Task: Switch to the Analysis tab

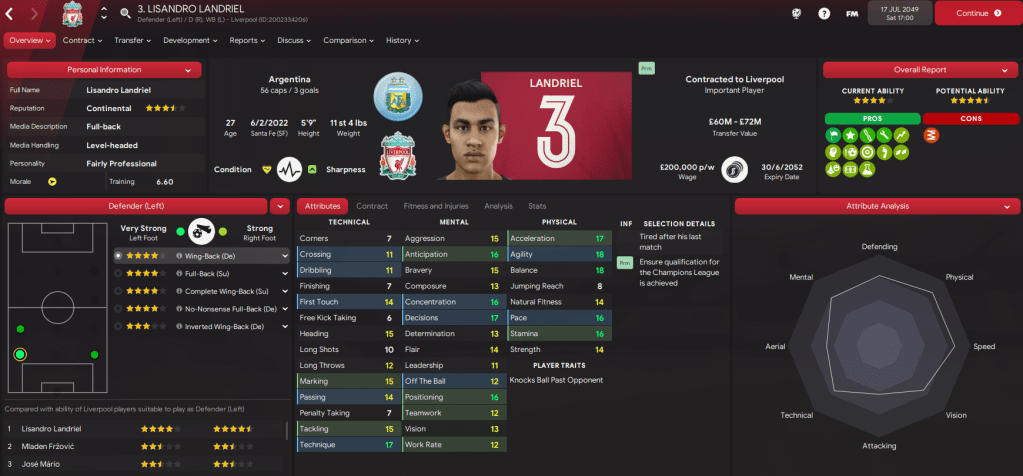Action: 498,206
